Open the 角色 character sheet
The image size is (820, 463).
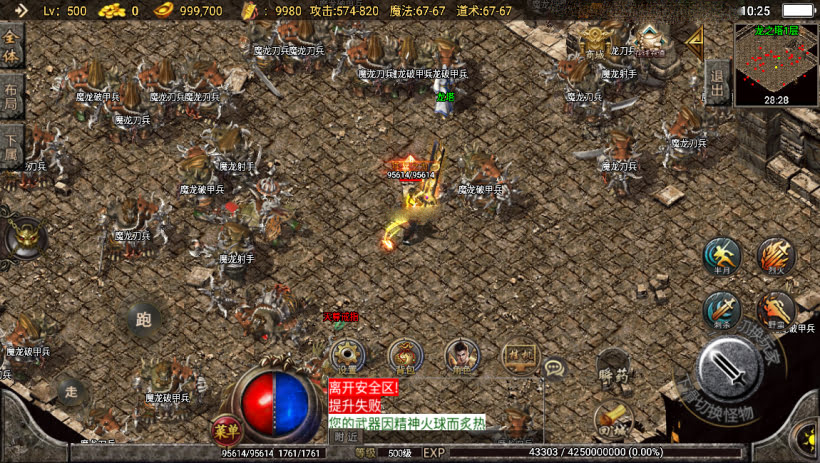[x=462, y=355]
